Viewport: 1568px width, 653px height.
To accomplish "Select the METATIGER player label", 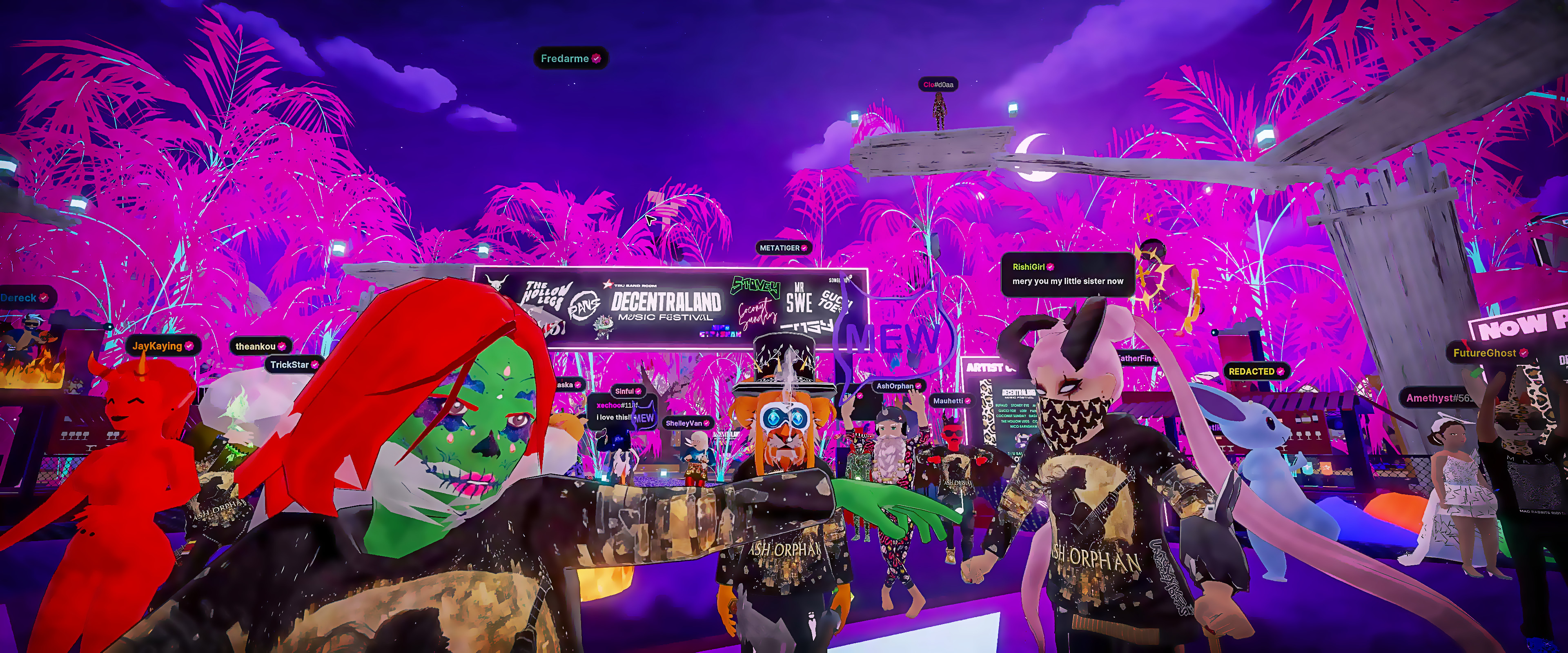I will tap(783, 248).
